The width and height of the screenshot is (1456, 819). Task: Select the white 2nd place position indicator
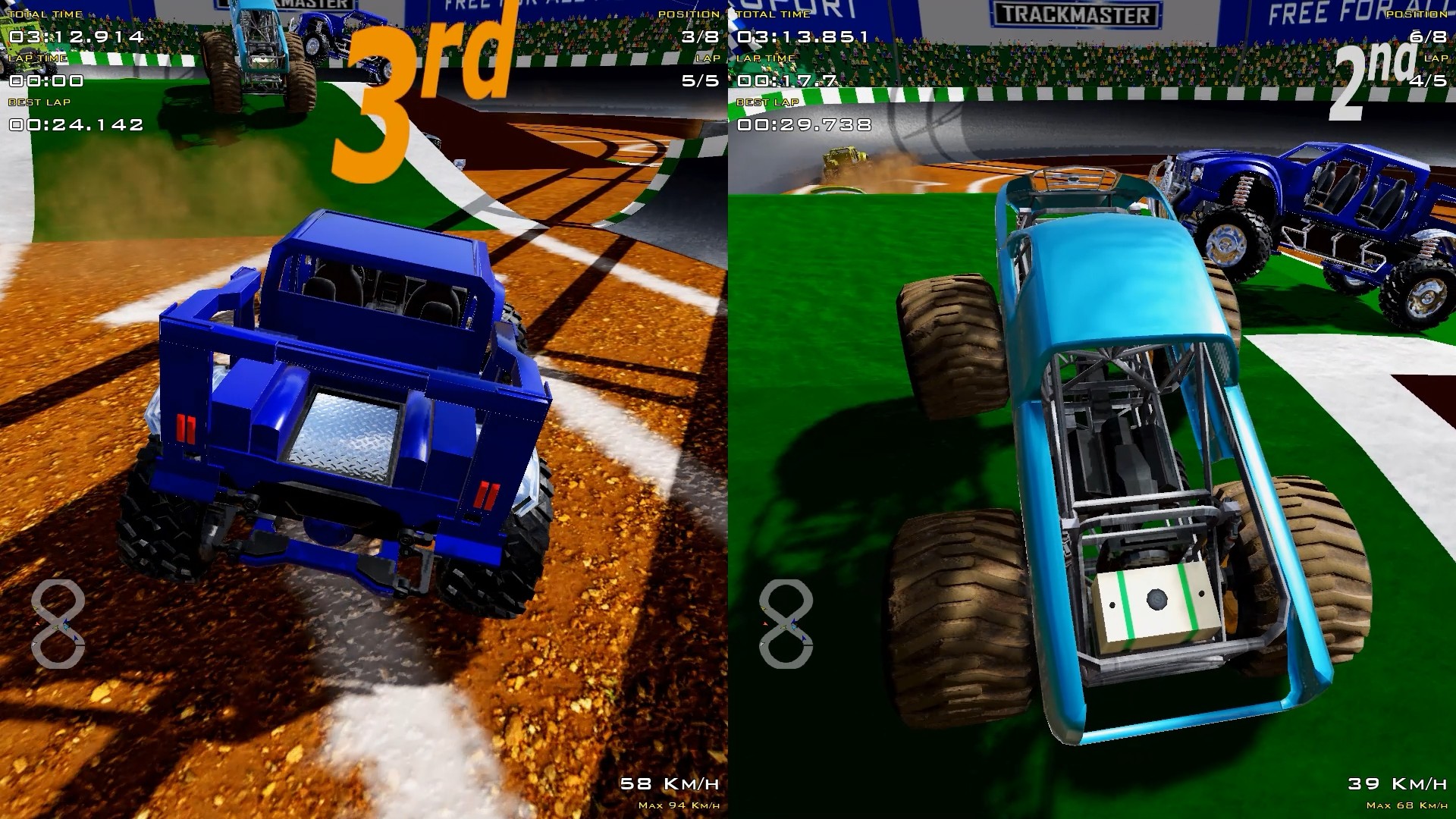(x=1373, y=72)
